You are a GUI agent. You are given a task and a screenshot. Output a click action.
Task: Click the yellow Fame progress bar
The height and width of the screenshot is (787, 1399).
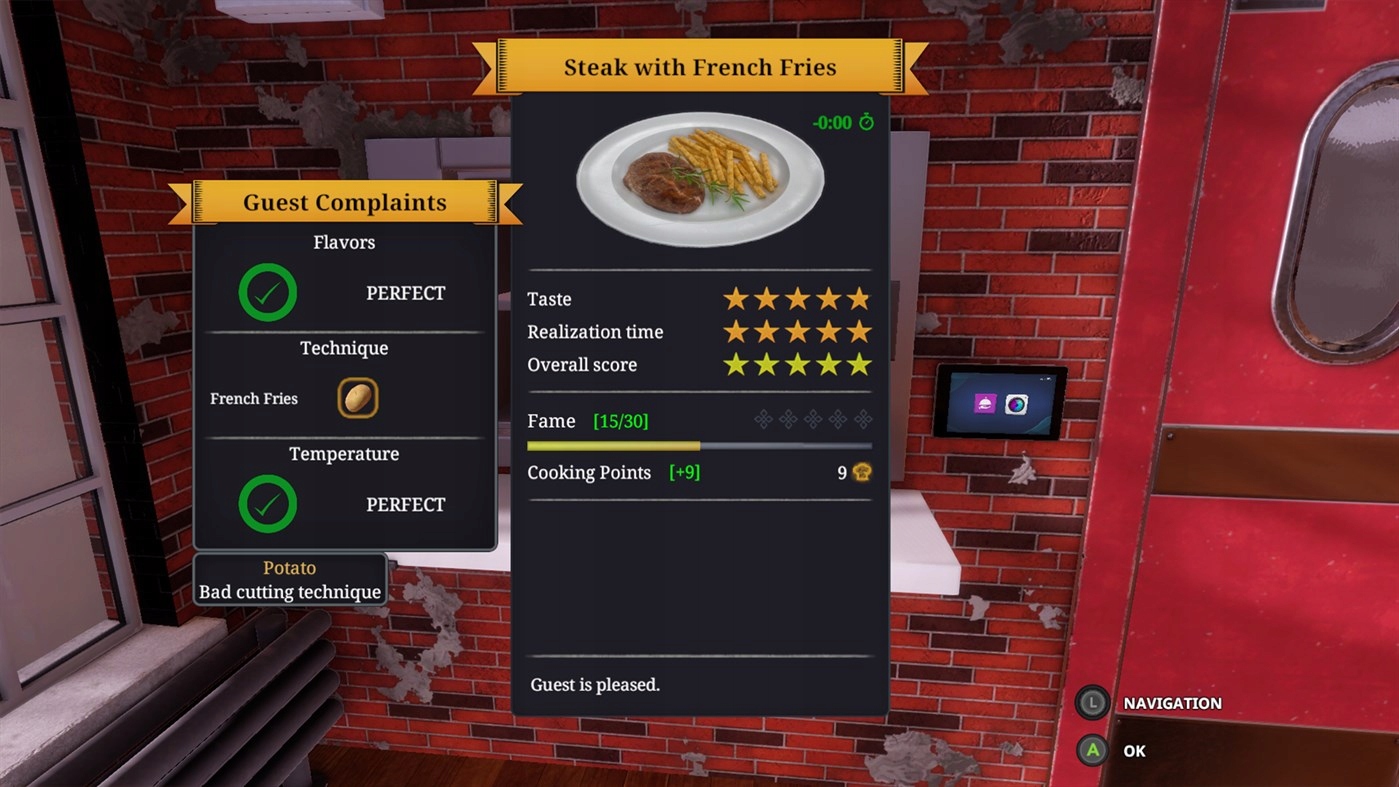pyautogui.click(x=614, y=446)
